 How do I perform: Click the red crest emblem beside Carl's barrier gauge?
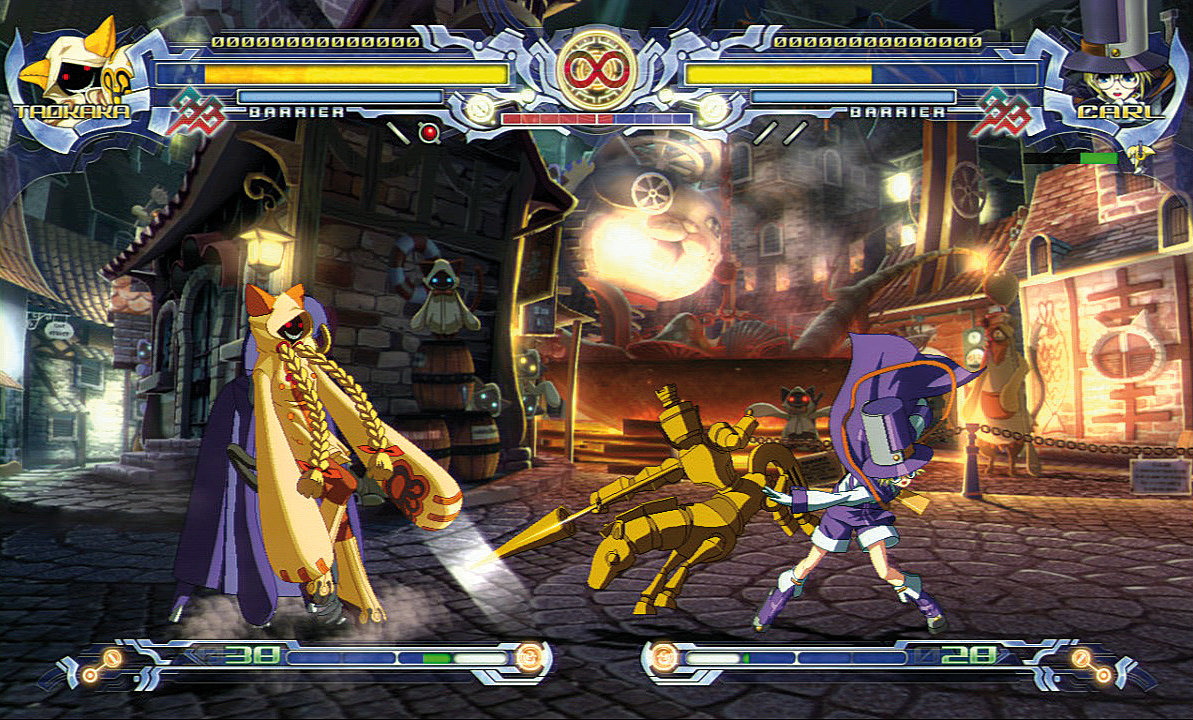[1006, 110]
